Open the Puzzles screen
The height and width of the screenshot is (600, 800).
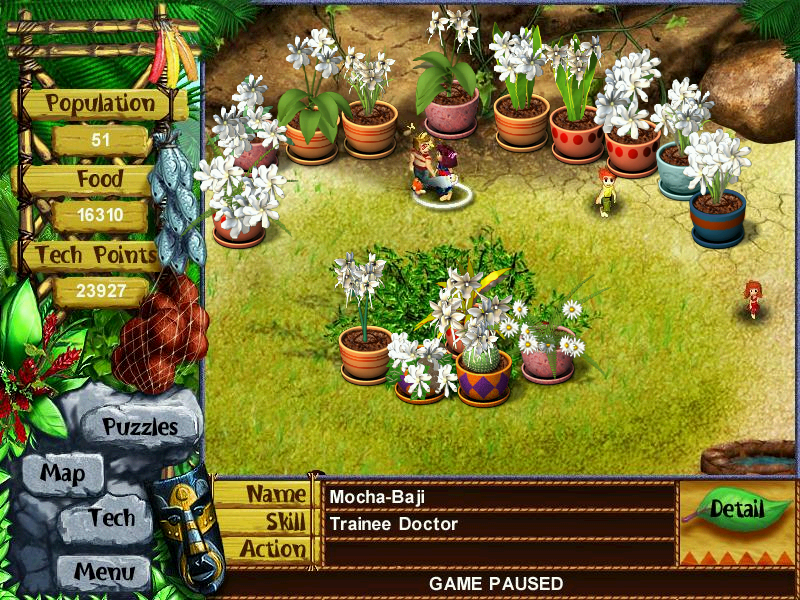click(139, 427)
